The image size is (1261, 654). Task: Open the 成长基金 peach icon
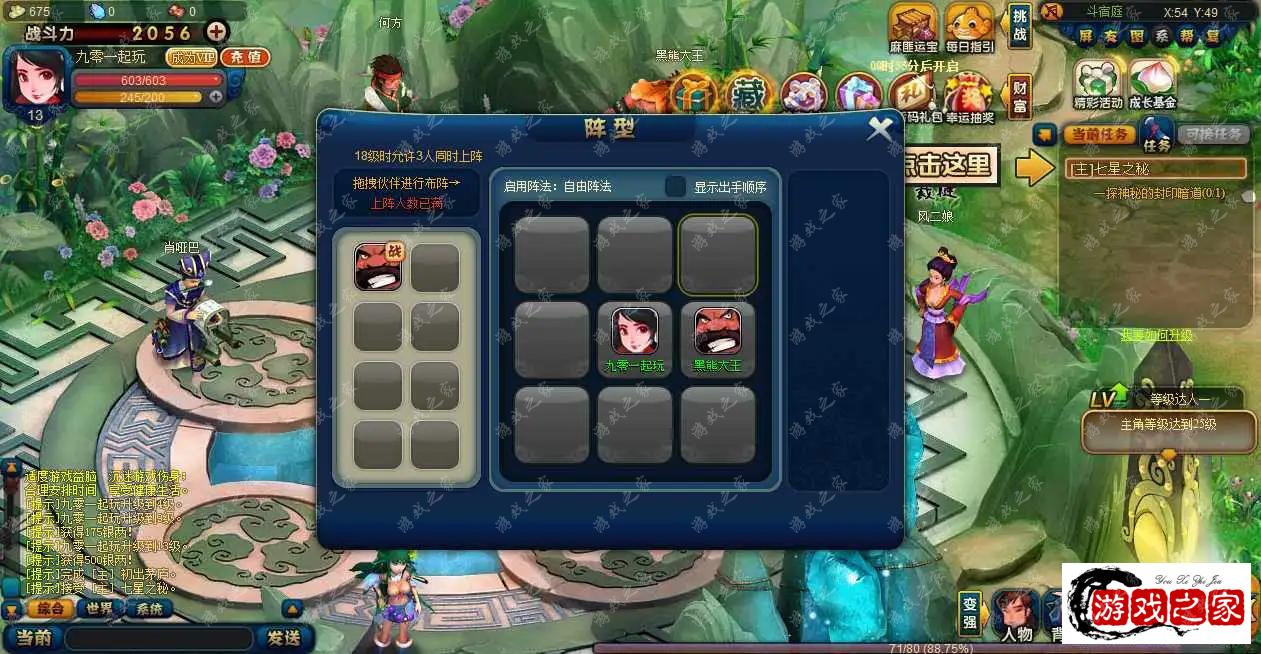pos(1153,80)
